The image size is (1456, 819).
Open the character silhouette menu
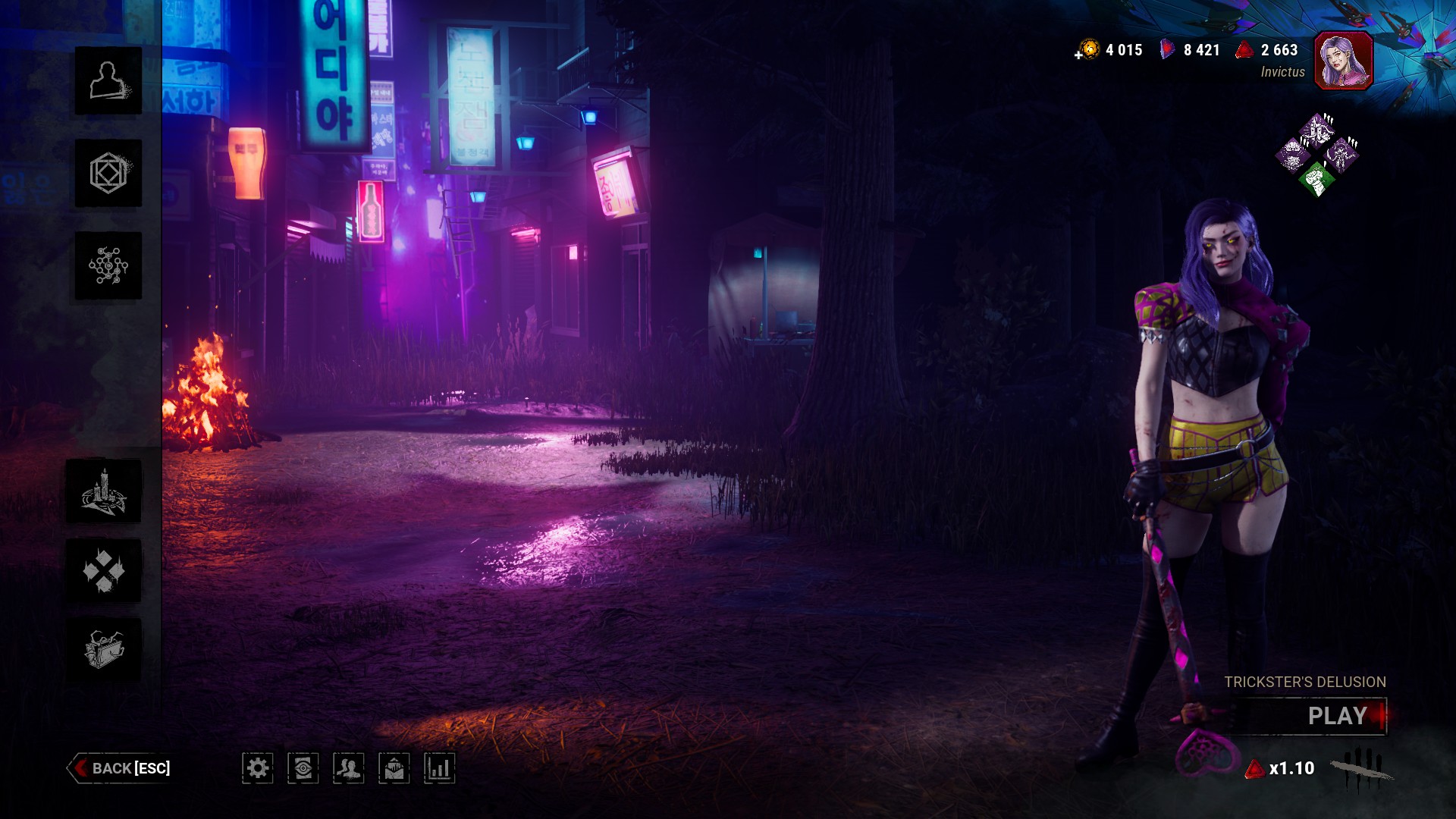point(108,80)
